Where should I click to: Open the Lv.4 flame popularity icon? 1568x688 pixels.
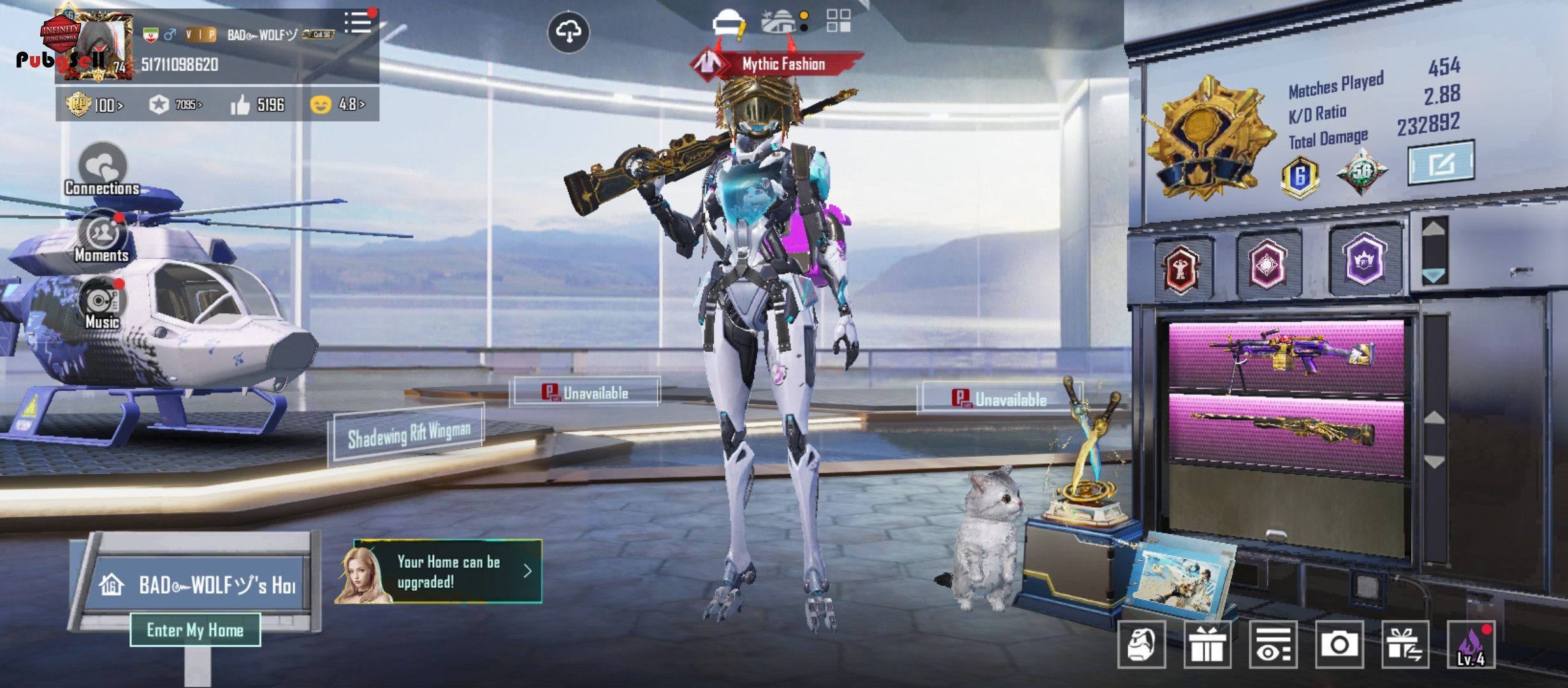click(x=1471, y=645)
